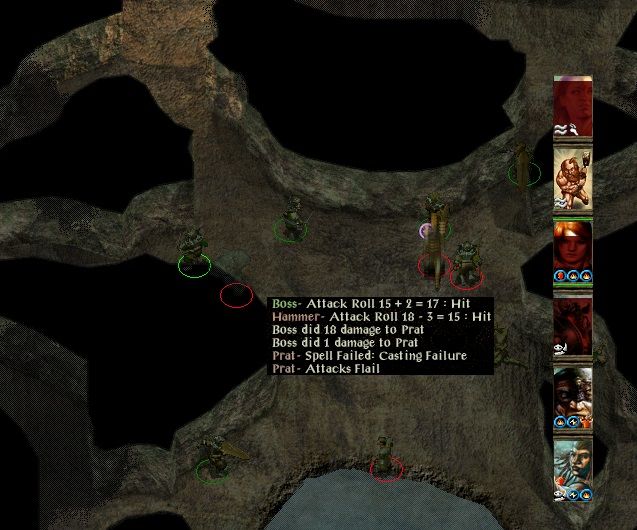Image resolution: width=637 pixels, height=530 pixels.
Task: Choose the red-haired character portrait
Action: pos(573,247)
